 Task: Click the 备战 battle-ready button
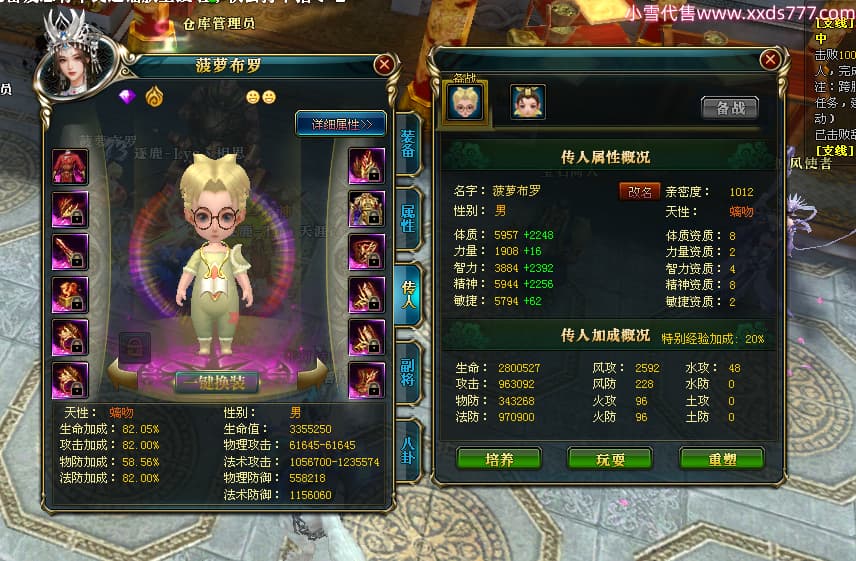[729, 107]
